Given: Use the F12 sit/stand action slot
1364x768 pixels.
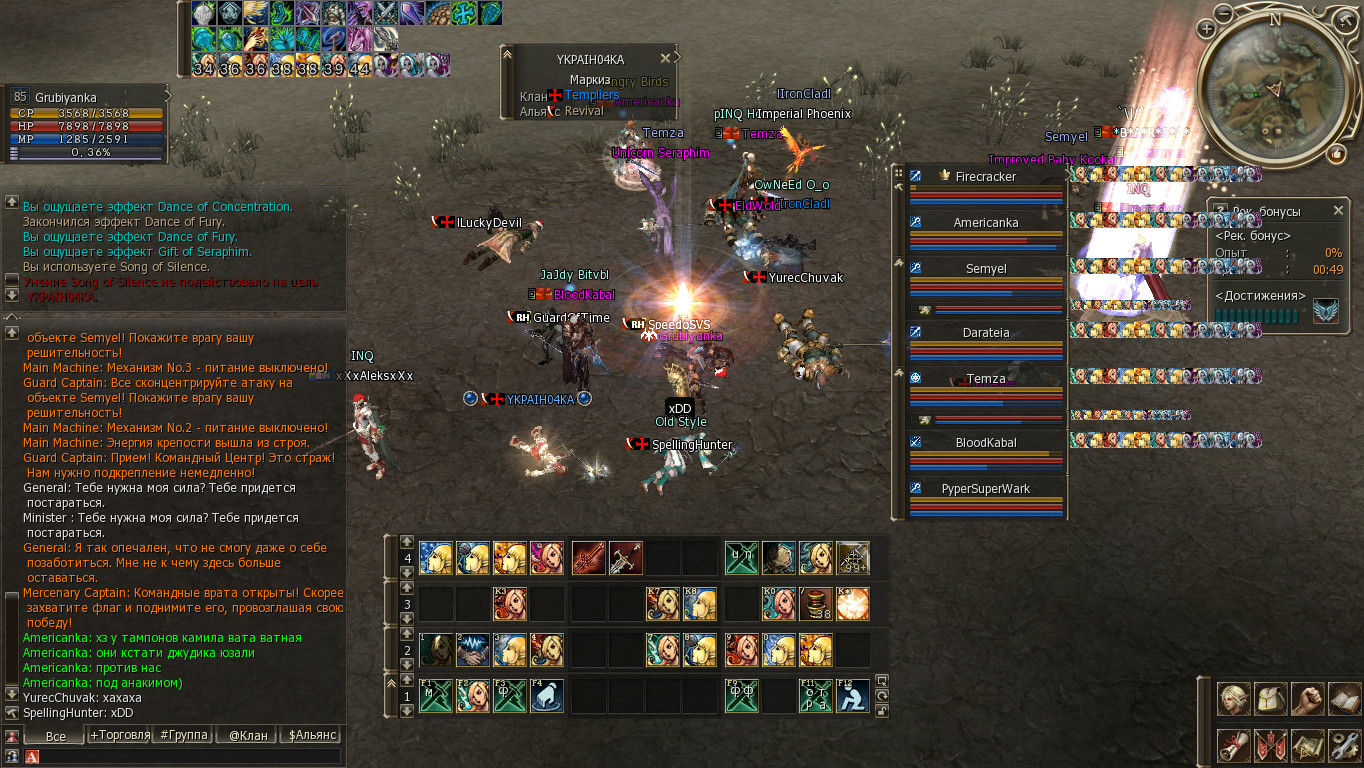Looking at the screenshot, I should pyautogui.click(x=852, y=695).
